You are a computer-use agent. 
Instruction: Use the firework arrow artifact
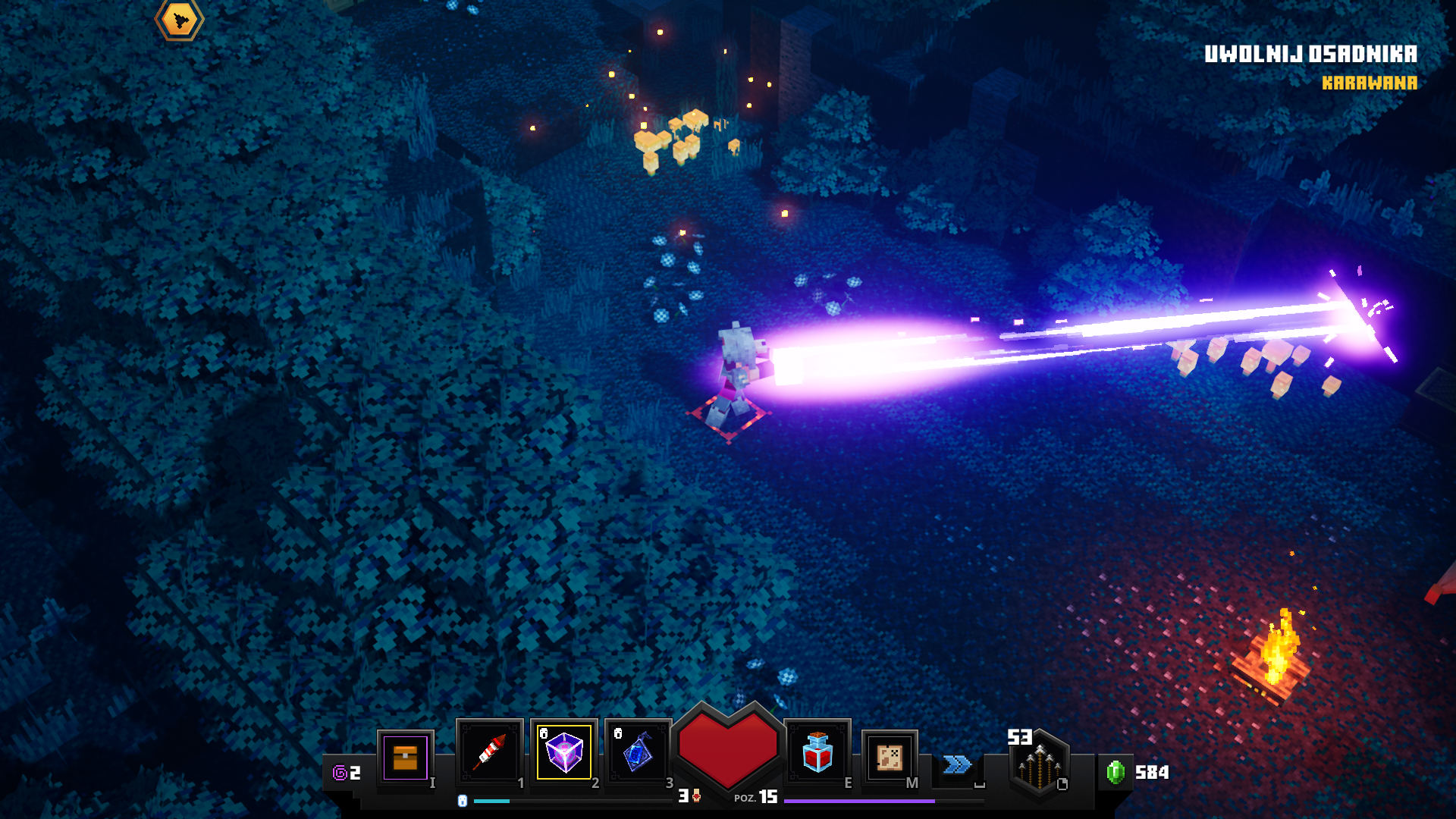489,752
